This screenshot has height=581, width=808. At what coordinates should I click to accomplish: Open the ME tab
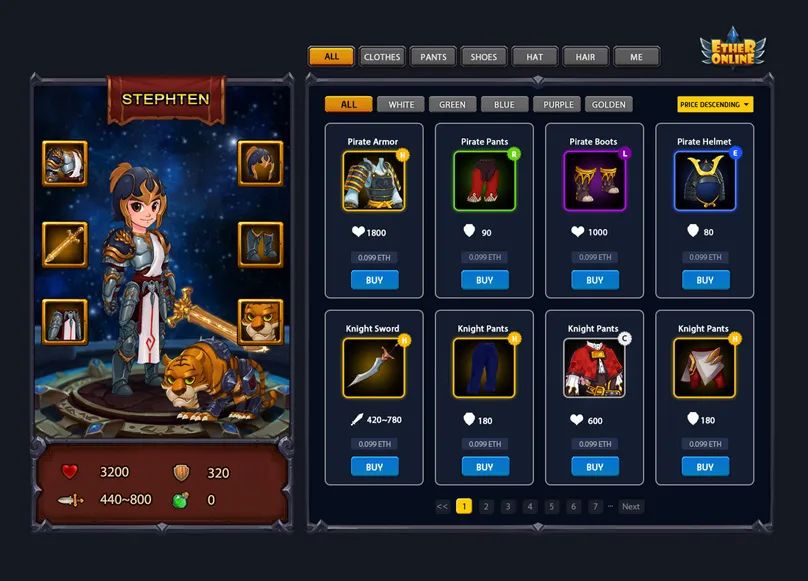(x=636, y=57)
